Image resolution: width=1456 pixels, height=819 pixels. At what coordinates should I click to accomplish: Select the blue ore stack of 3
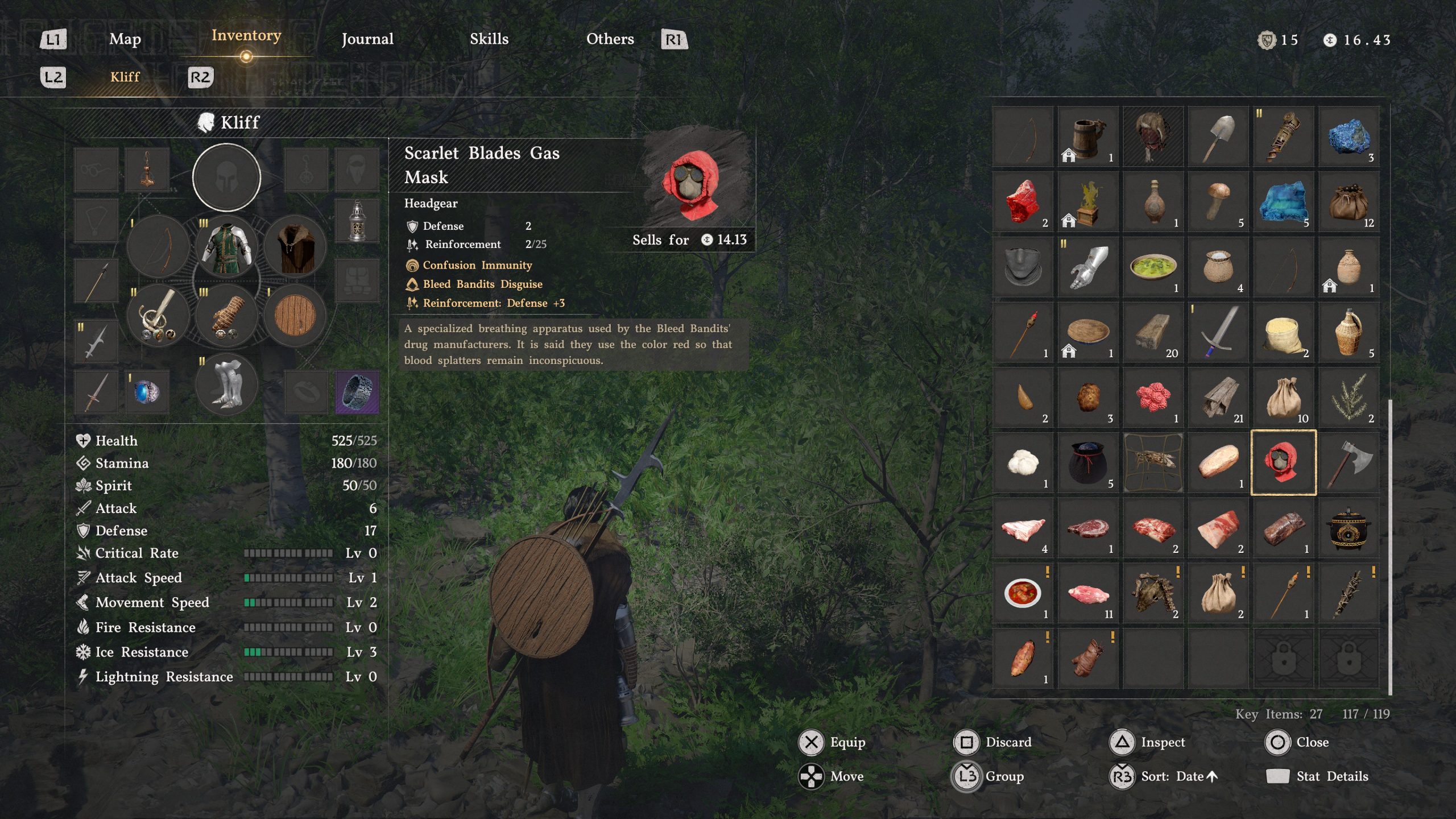(1349, 136)
